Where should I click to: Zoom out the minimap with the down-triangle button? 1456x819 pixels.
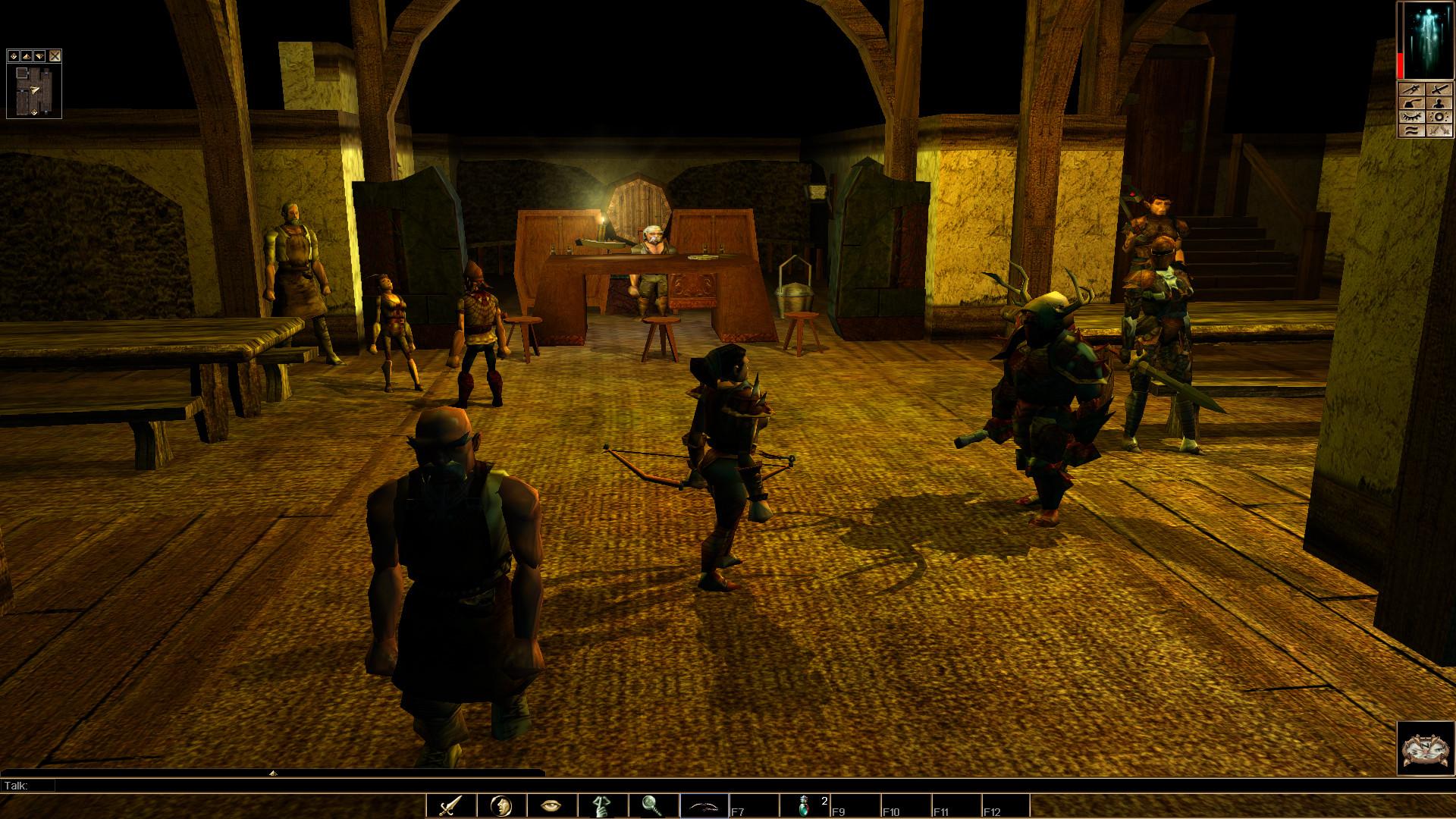(39, 56)
